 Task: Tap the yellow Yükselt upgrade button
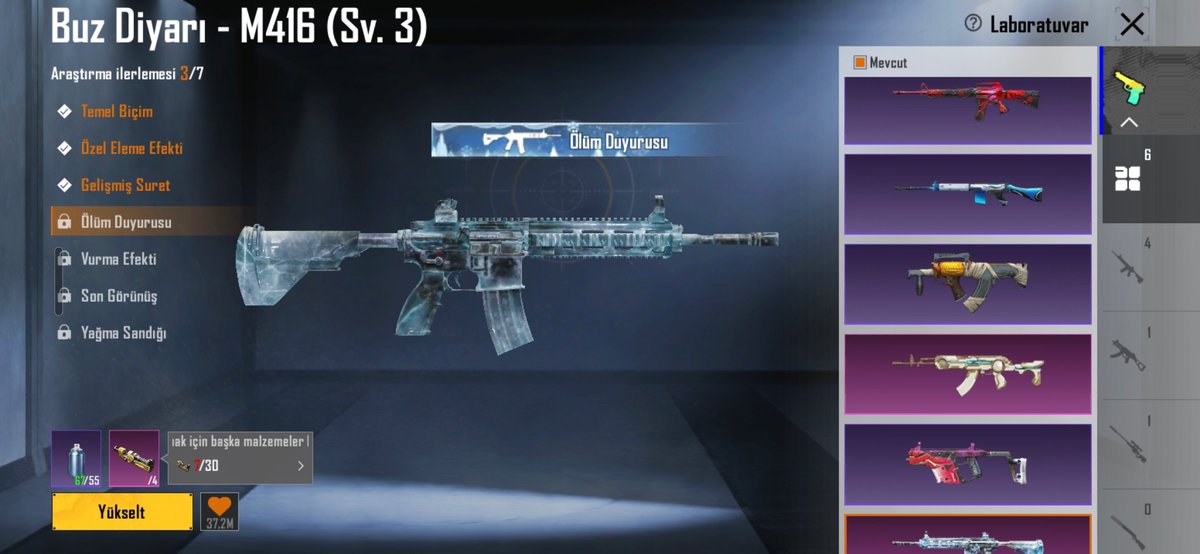[x=122, y=511]
